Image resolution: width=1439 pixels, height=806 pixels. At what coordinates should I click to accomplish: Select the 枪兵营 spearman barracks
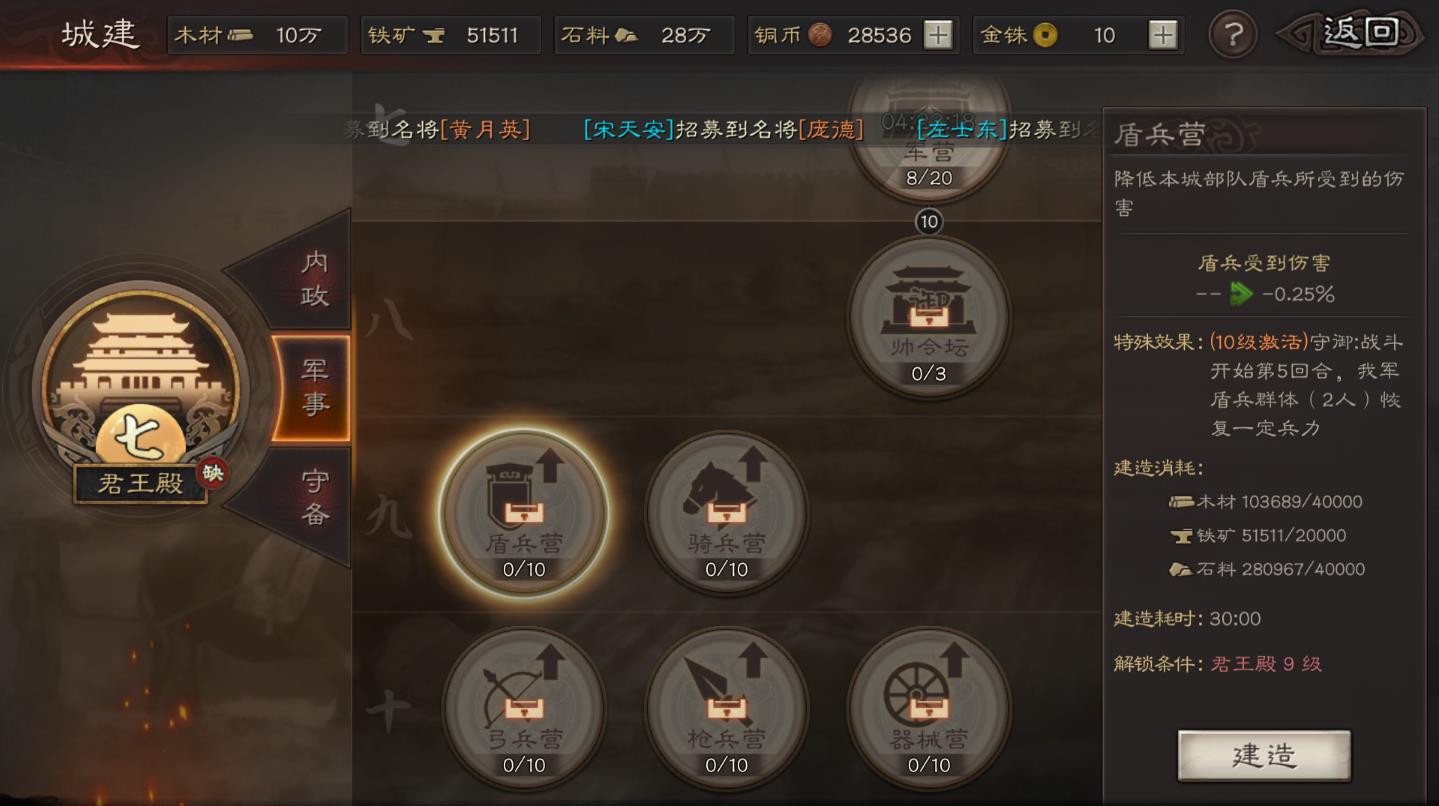coord(726,708)
